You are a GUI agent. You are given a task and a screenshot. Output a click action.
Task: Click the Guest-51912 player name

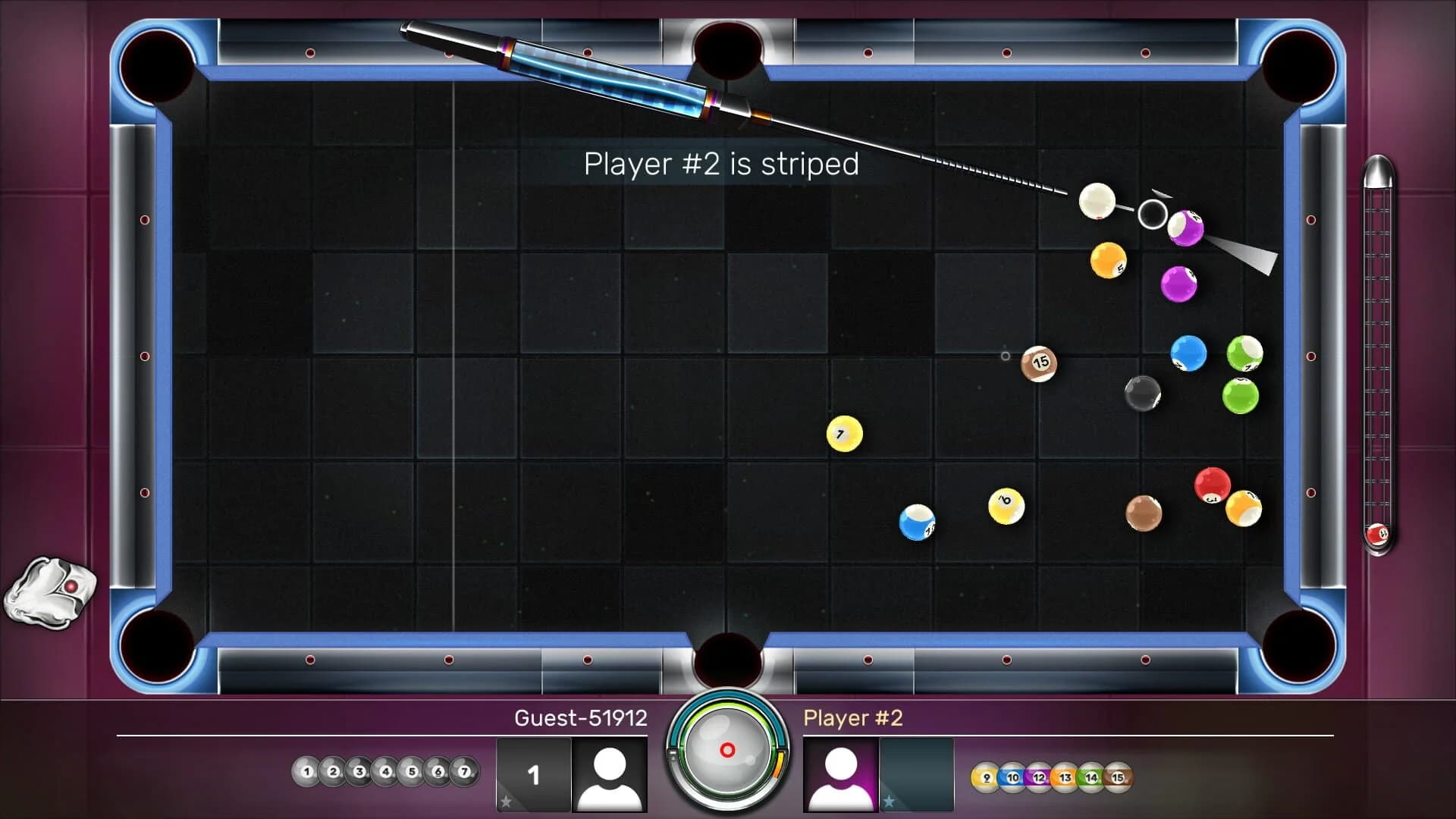pos(580,718)
